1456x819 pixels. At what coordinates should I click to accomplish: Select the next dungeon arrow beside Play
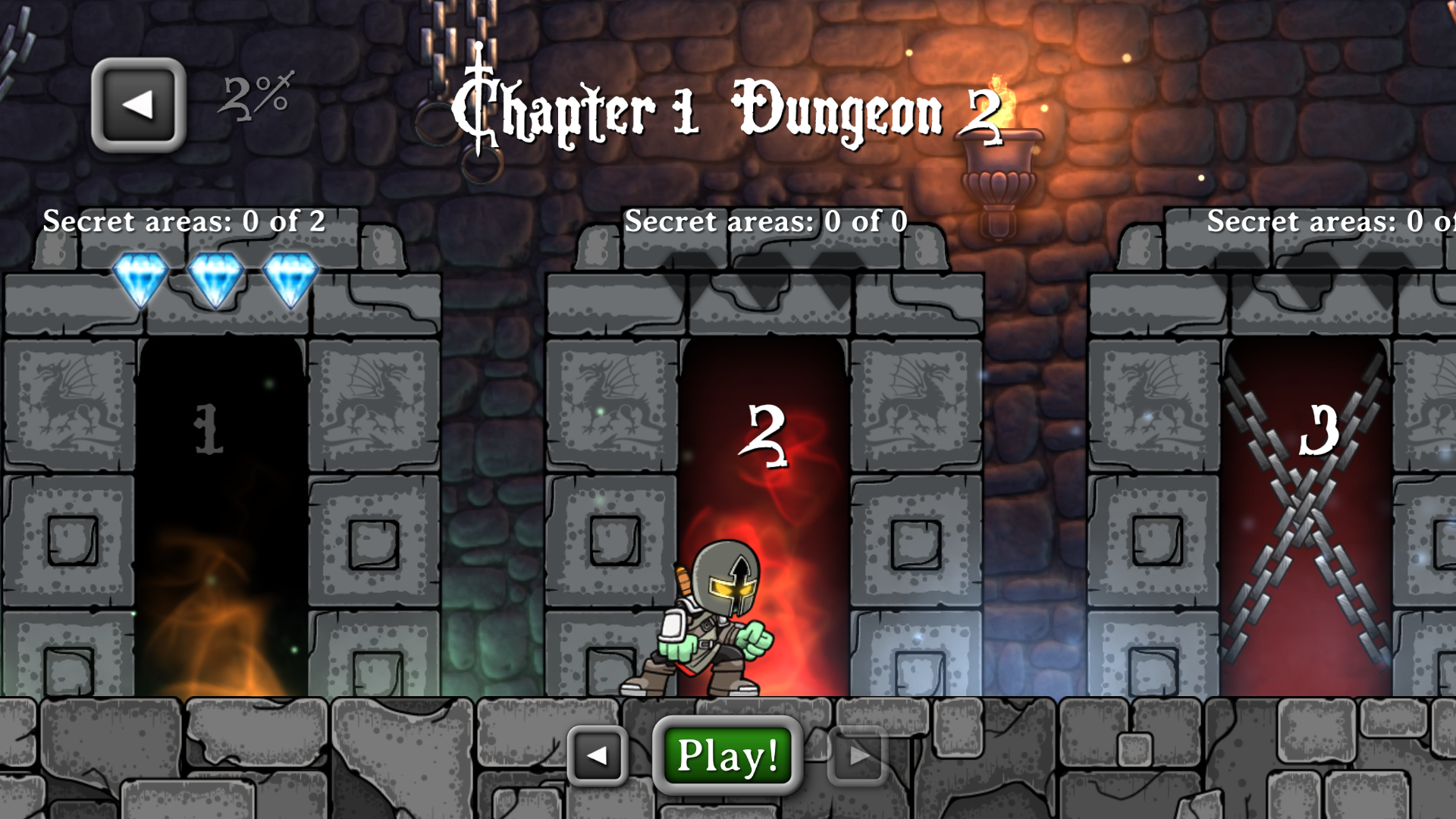(858, 755)
